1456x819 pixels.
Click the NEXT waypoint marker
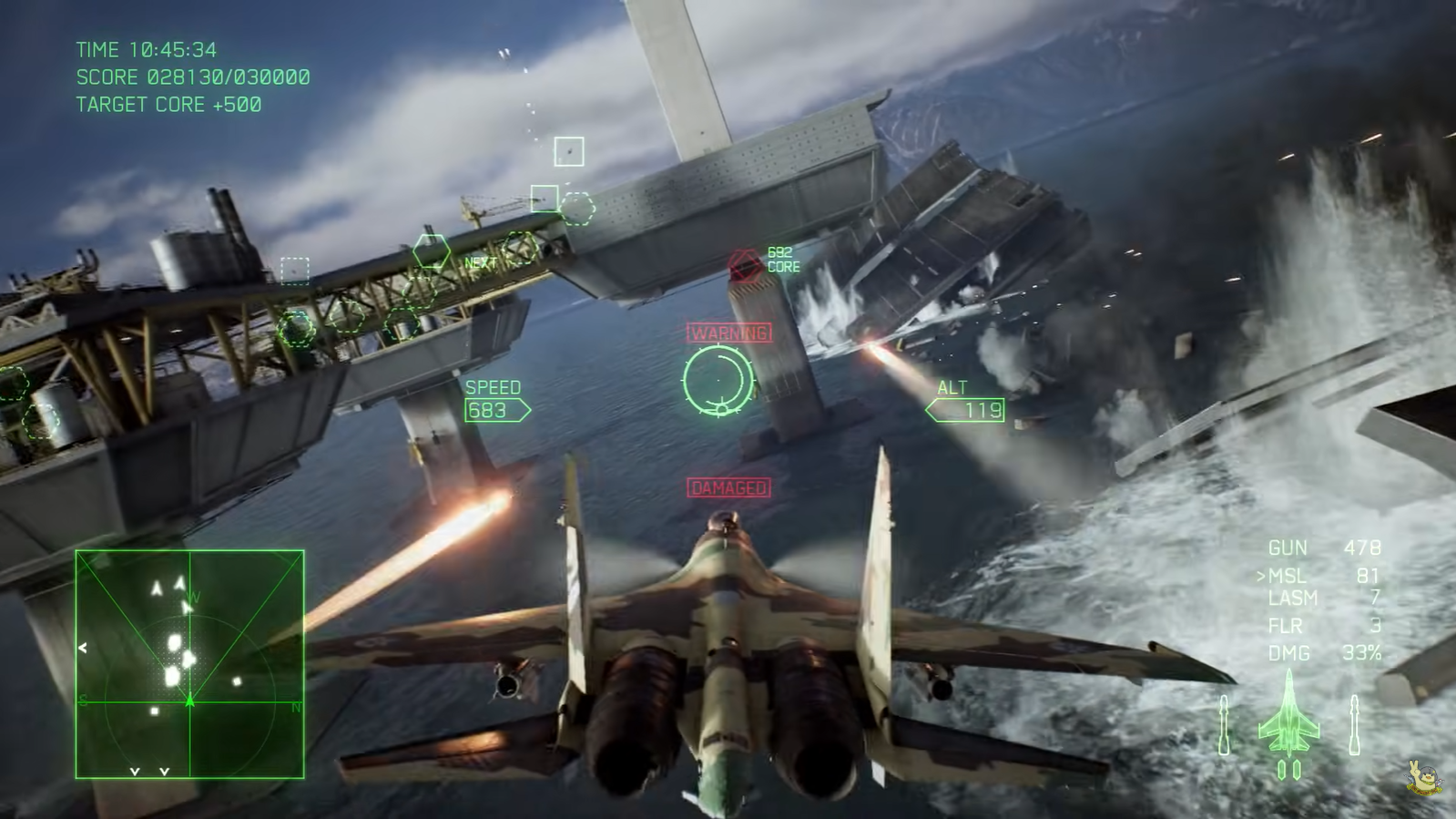tap(478, 261)
